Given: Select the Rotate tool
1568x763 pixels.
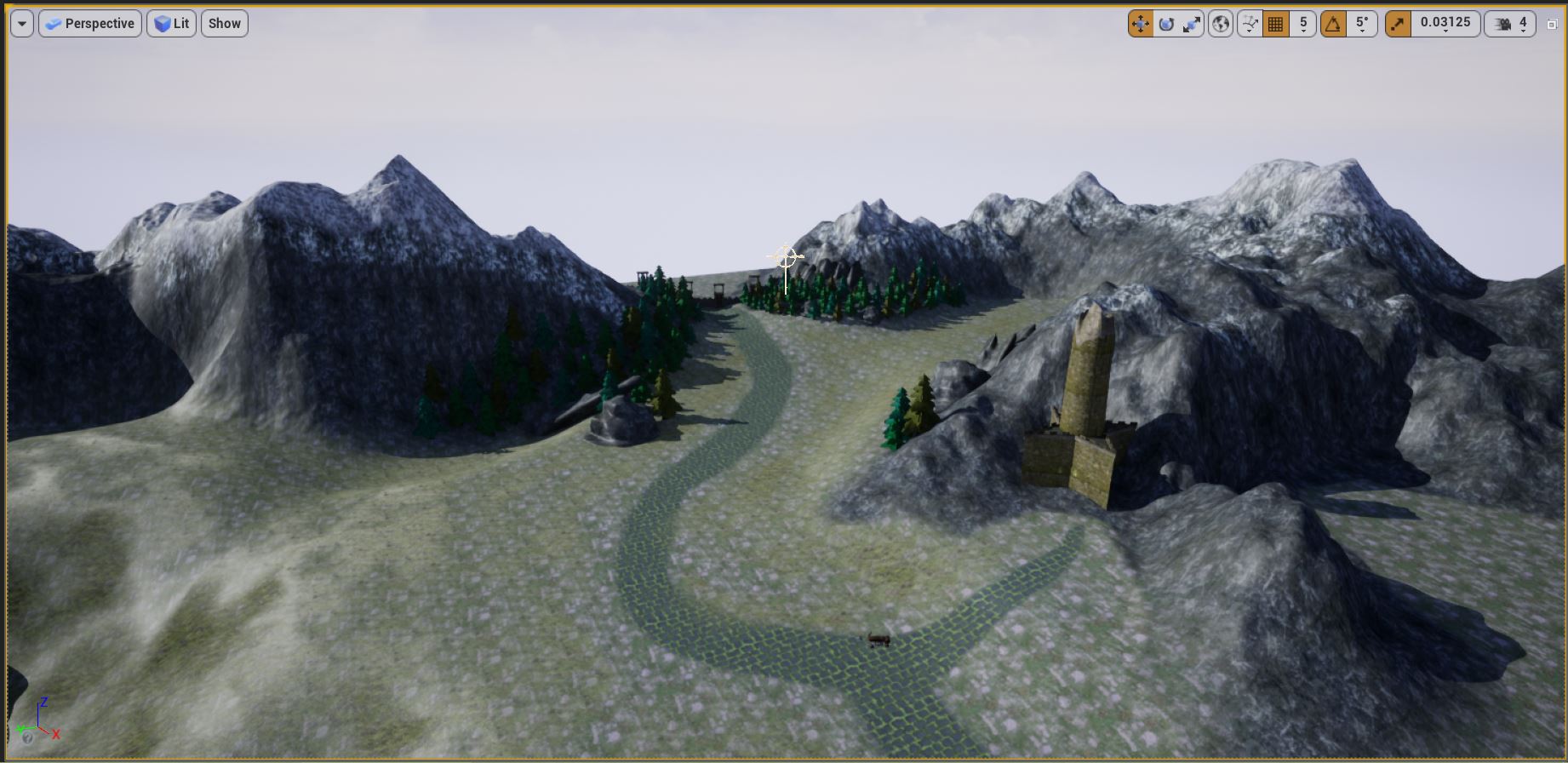Looking at the screenshot, I should pyautogui.click(x=1166, y=23).
